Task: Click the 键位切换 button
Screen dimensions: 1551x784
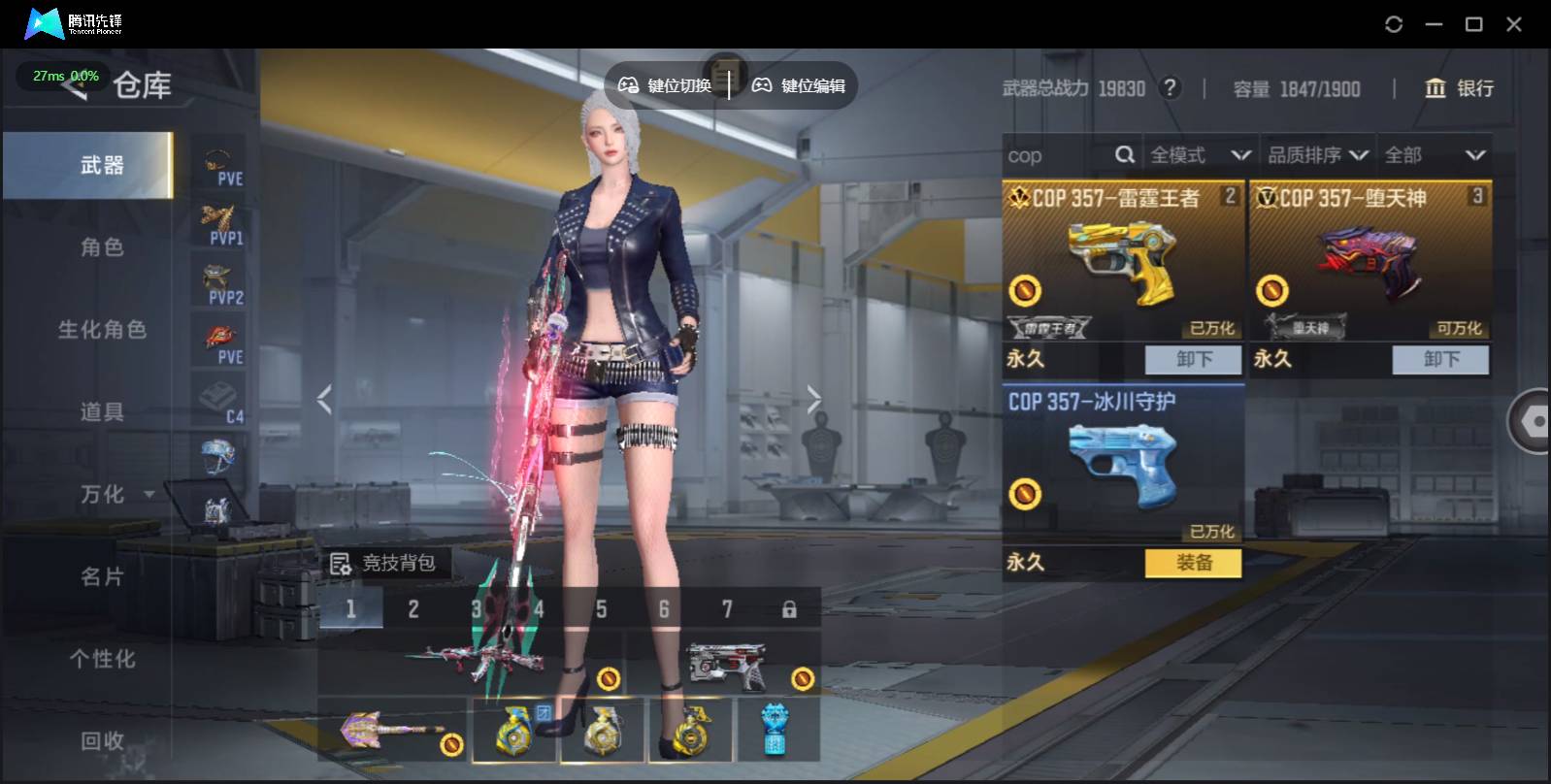Action: pyautogui.click(x=666, y=86)
